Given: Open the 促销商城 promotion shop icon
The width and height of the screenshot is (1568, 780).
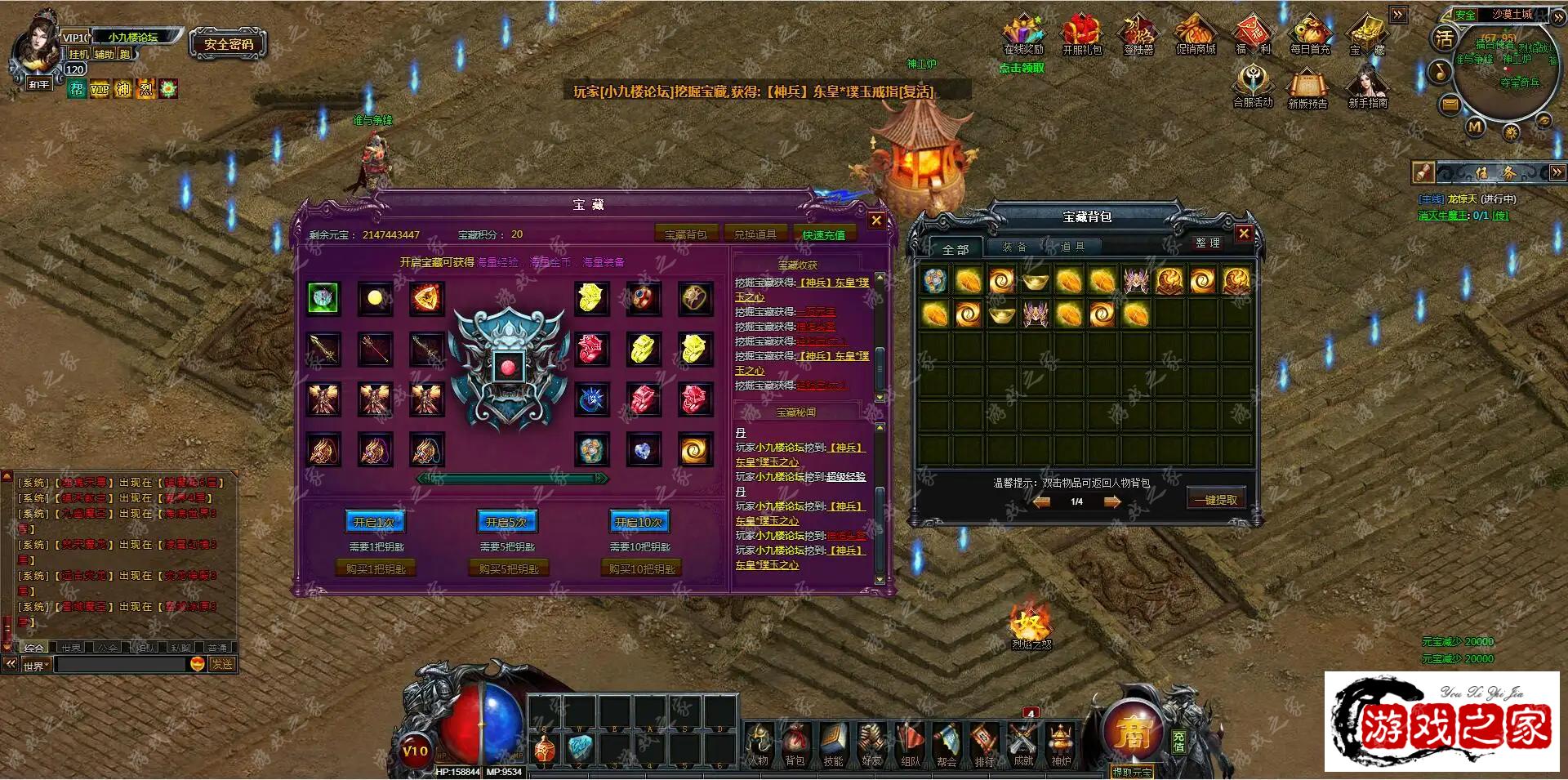Looking at the screenshot, I should pyautogui.click(x=1196, y=36).
